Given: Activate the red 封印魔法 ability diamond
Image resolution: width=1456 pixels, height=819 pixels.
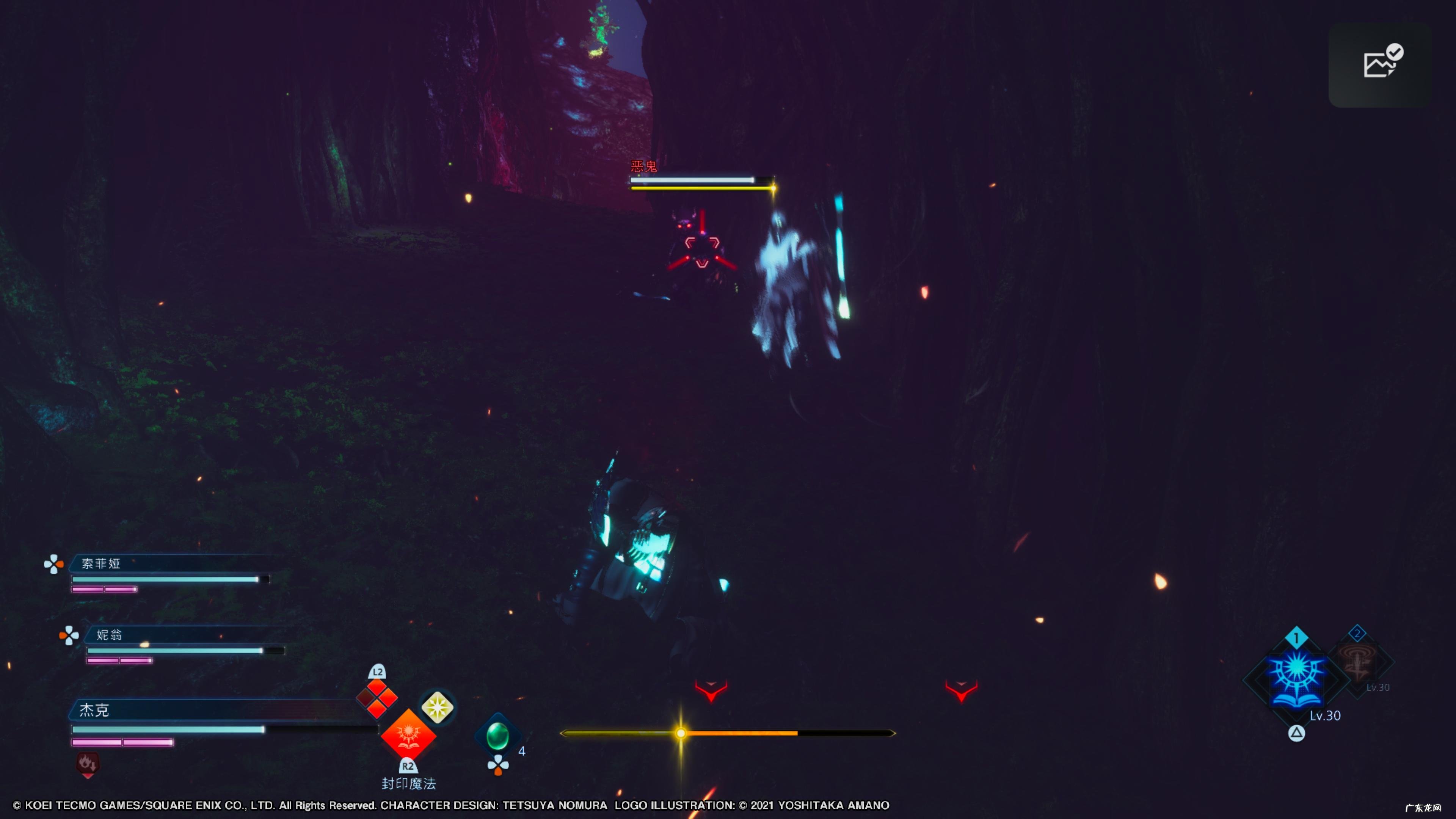Looking at the screenshot, I should point(408,736).
